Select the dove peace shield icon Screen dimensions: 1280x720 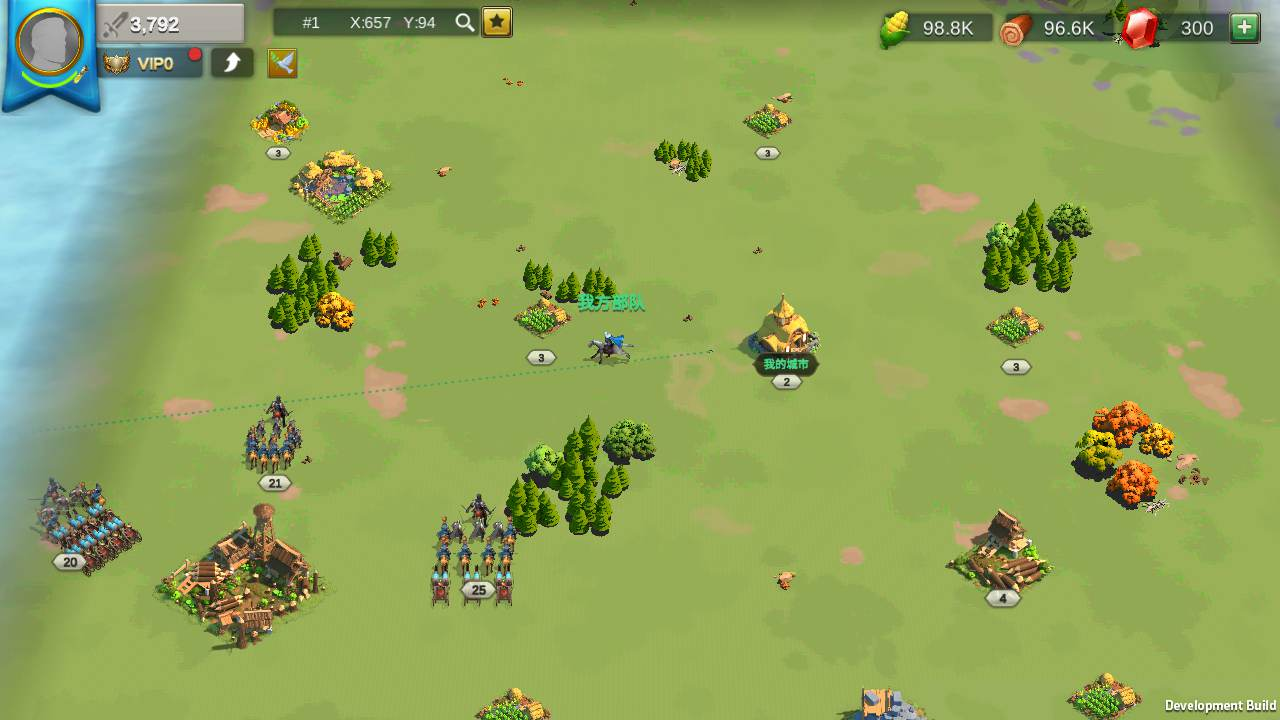click(282, 64)
